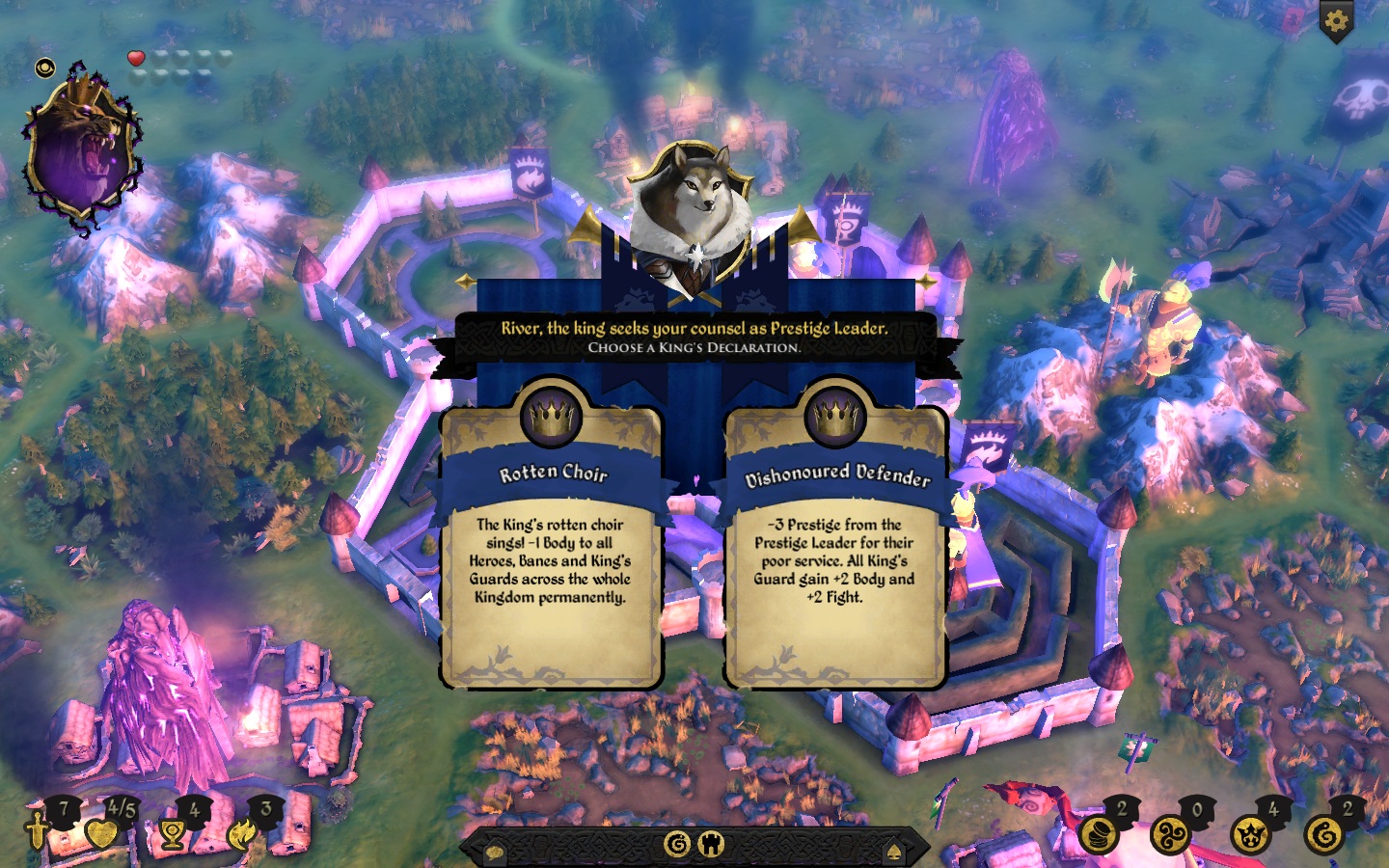Select the sword Fight stat icon
Image resolution: width=1389 pixels, height=868 pixels.
click(37, 830)
